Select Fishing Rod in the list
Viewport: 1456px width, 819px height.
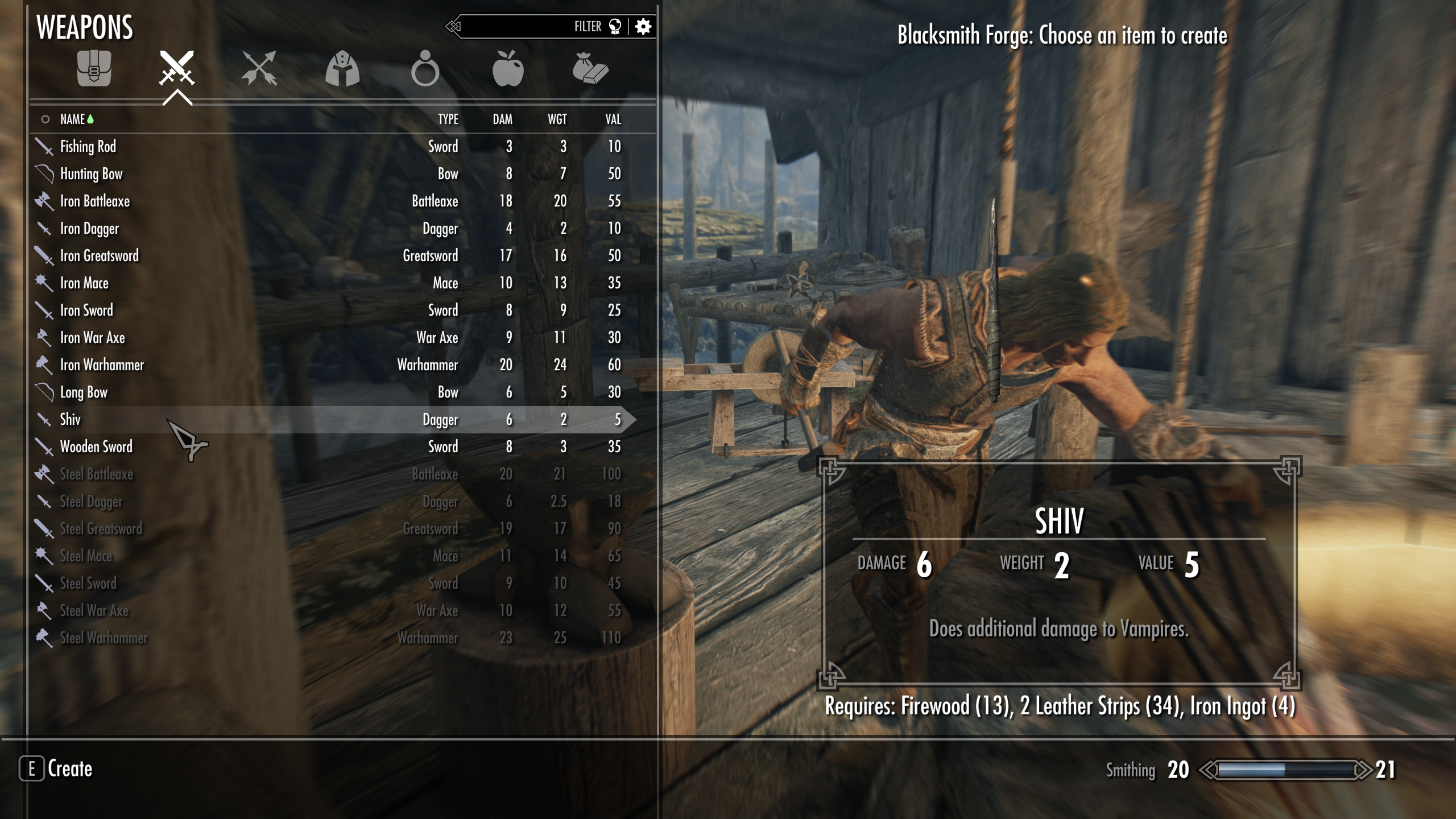[x=88, y=147]
